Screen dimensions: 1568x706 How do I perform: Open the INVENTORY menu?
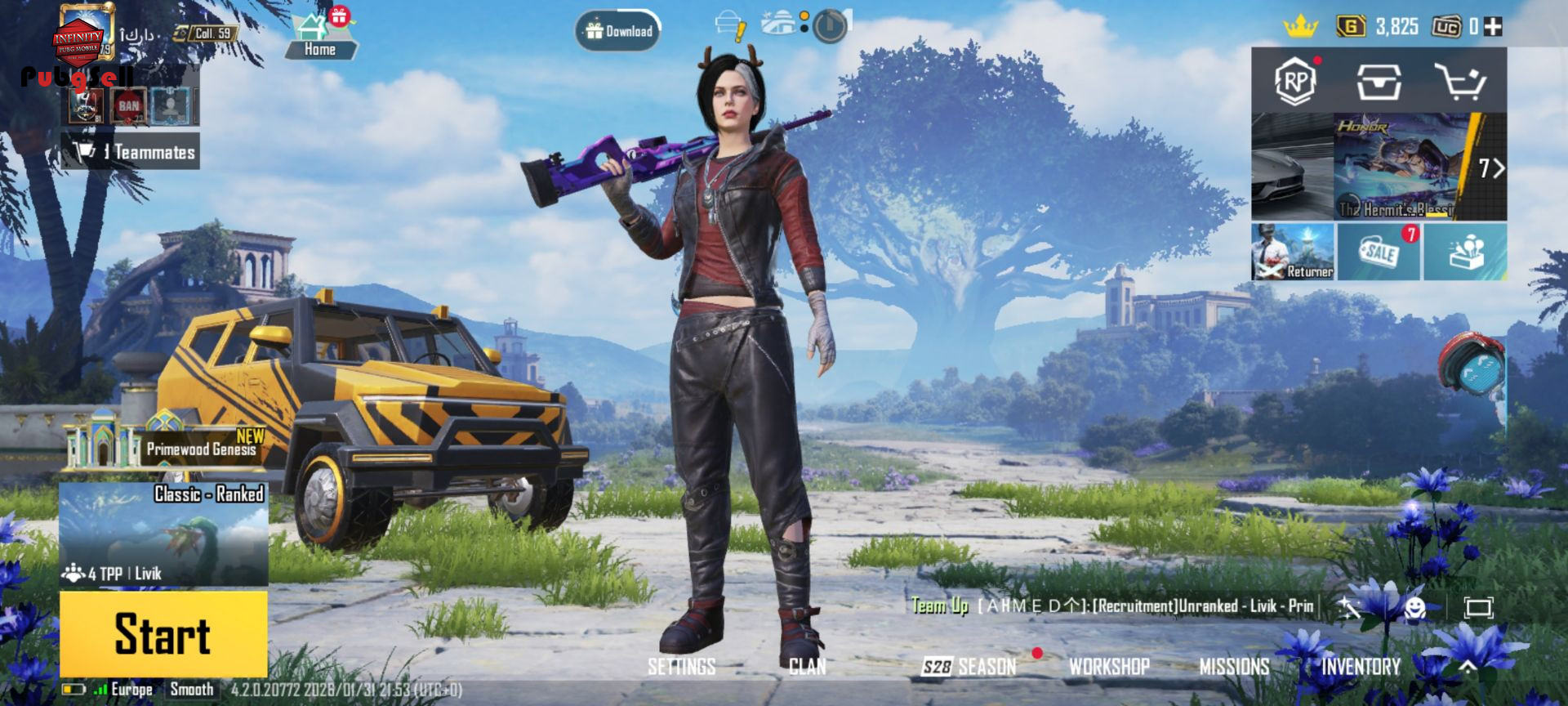click(1361, 667)
